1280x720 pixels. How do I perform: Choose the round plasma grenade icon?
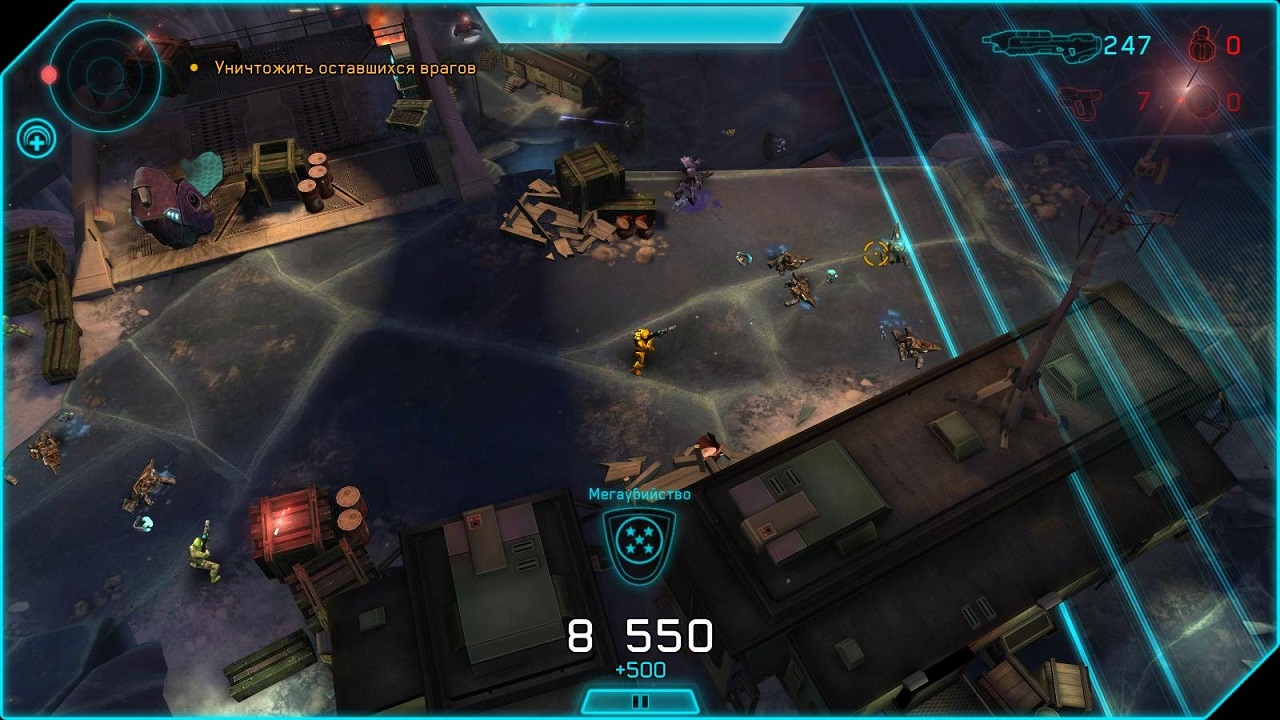pyautogui.click(x=1203, y=102)
